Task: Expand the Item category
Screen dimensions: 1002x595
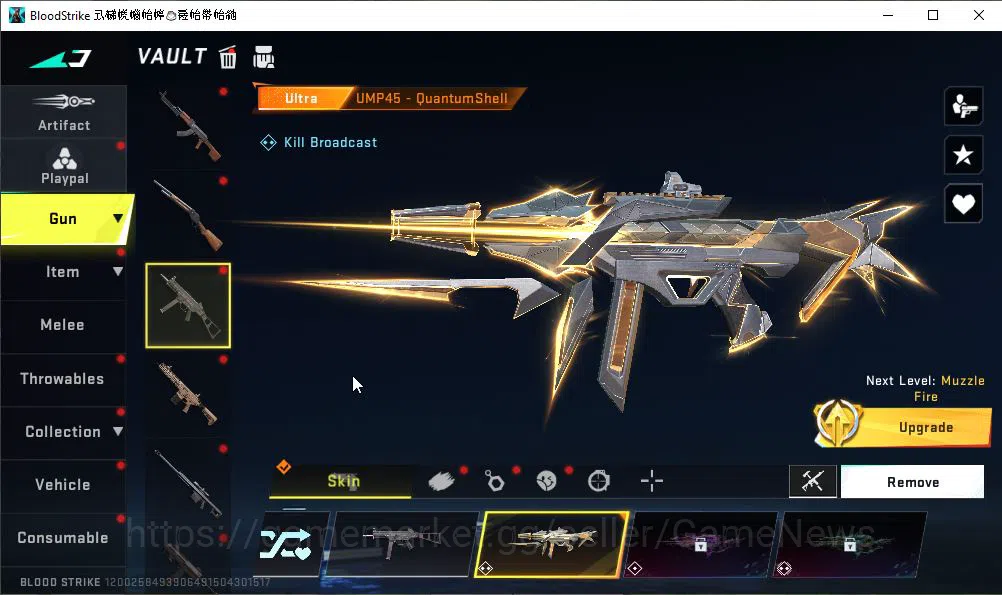Action: click(x=64, y=272)
